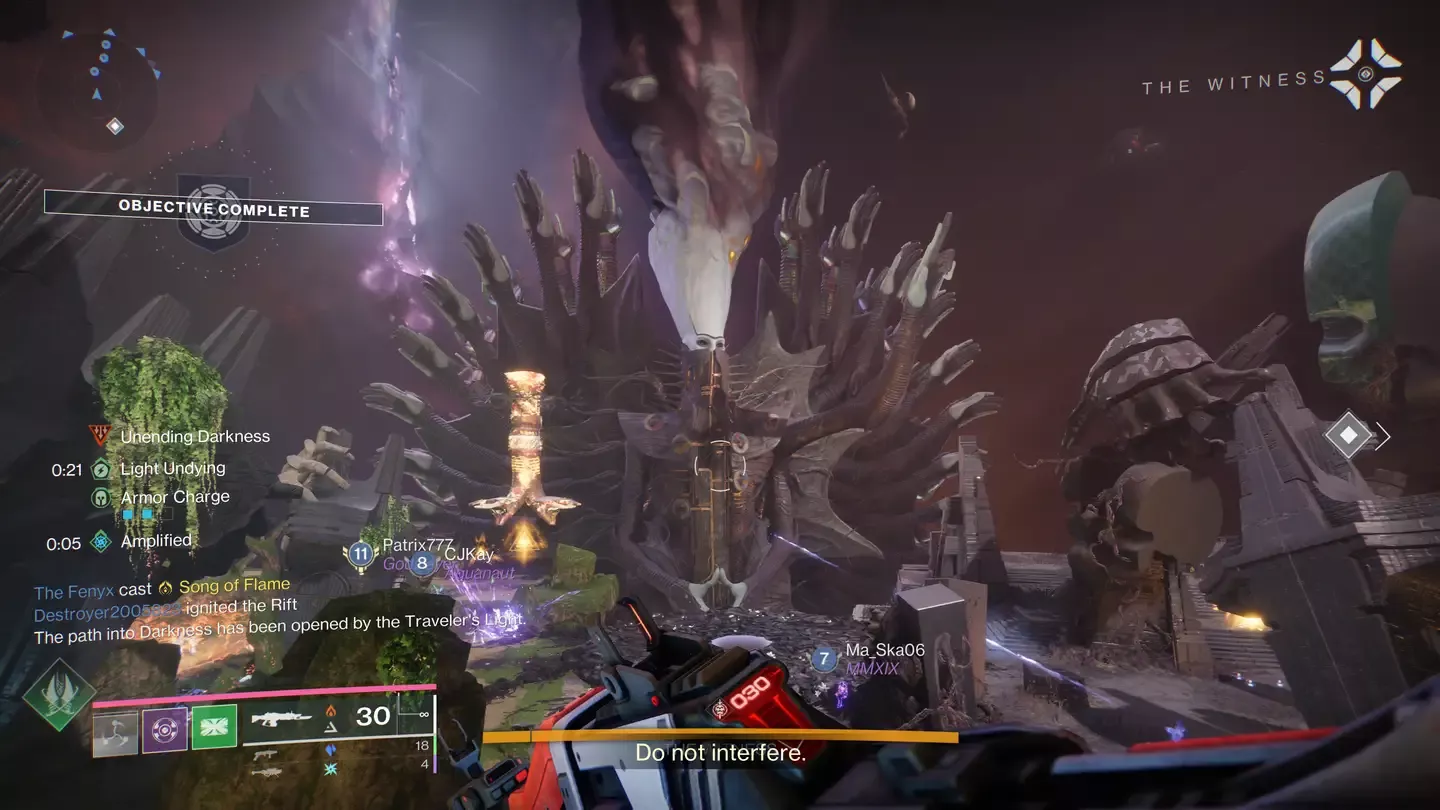This screenshot has height=810, width=1440.
Task: Select the submachine gun secondary weapon icon
Action: click(265, 755)
